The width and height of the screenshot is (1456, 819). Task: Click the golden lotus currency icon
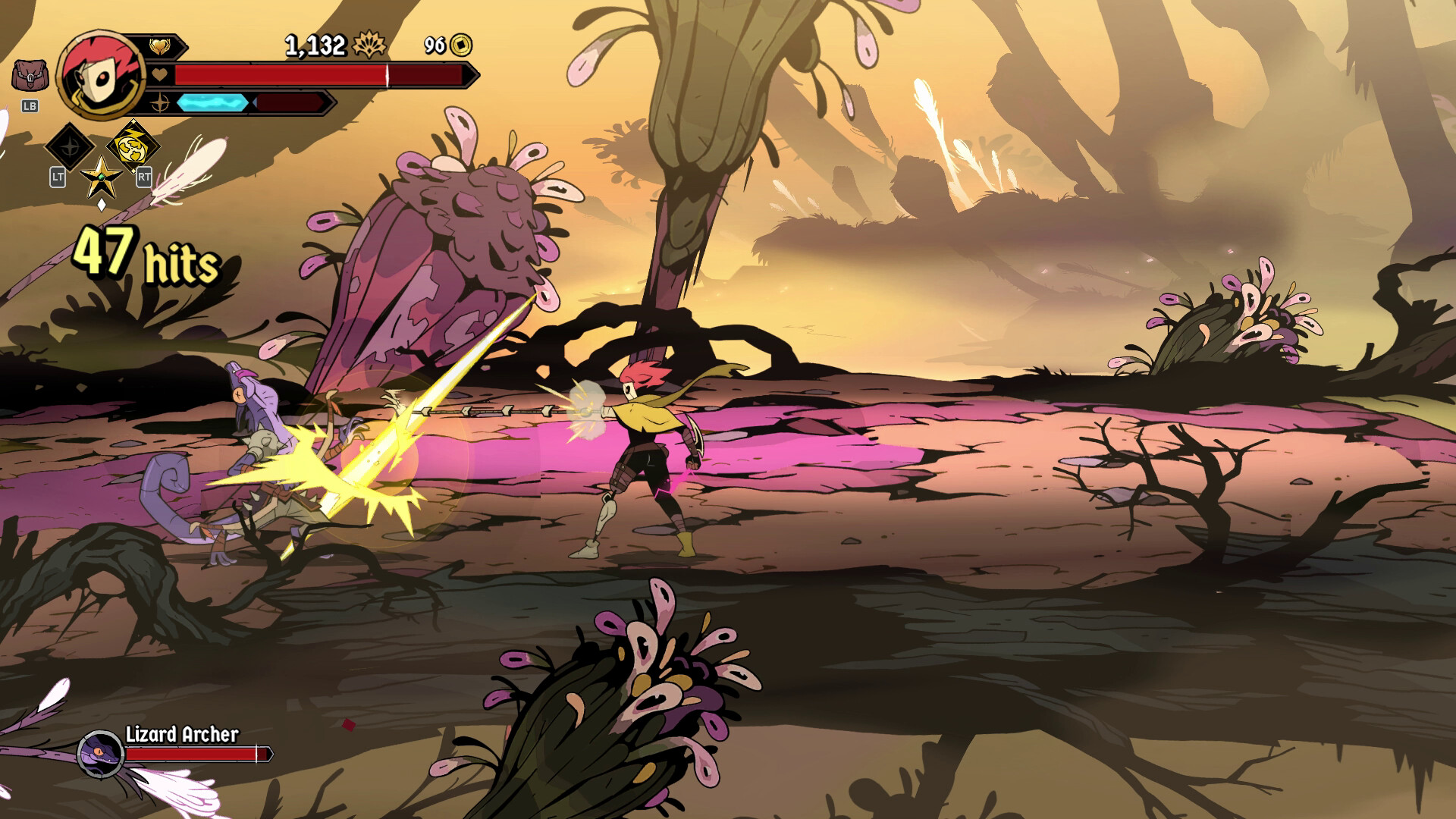[371, 45]
